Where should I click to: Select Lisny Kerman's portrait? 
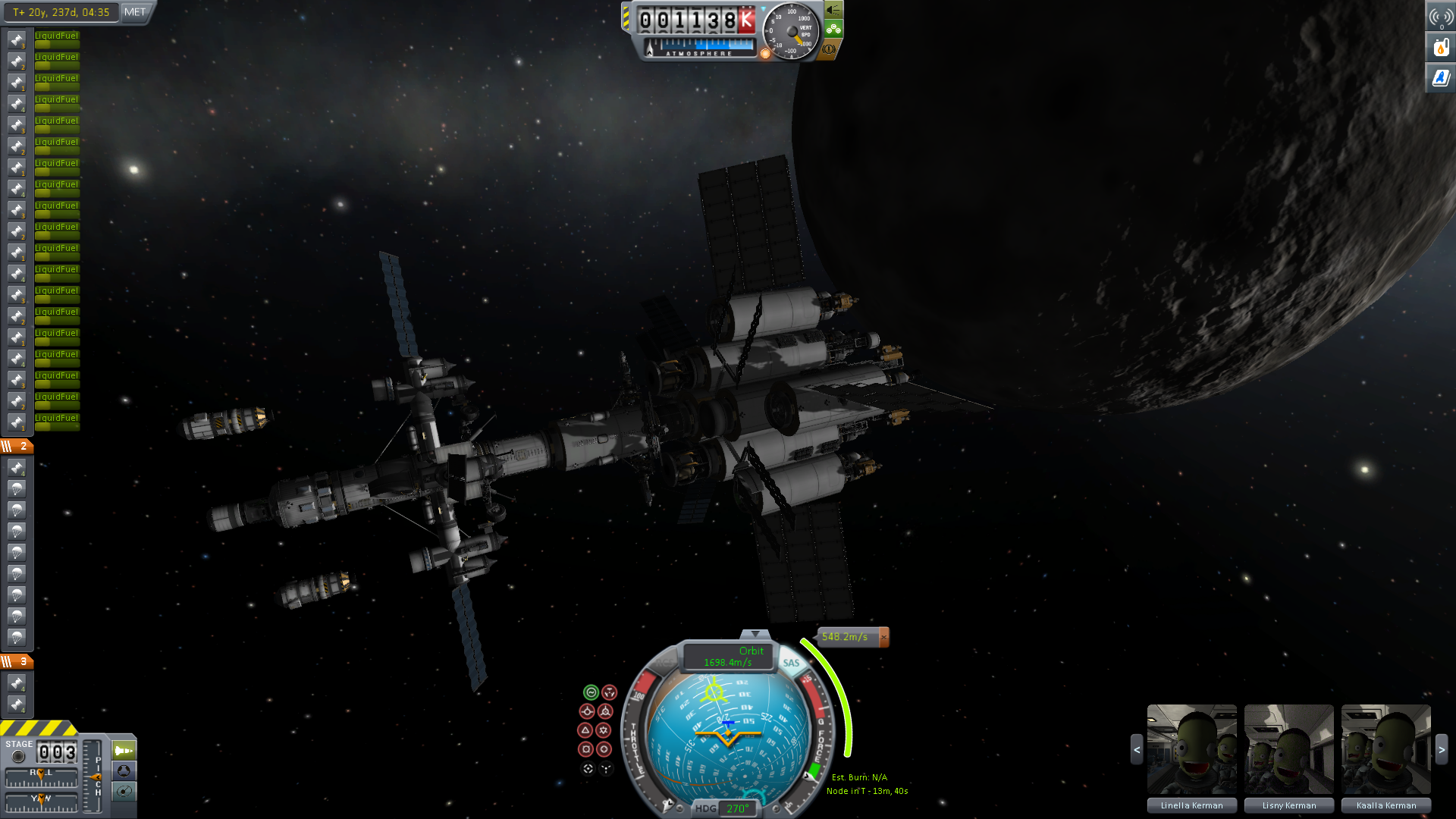(1288, 749)
